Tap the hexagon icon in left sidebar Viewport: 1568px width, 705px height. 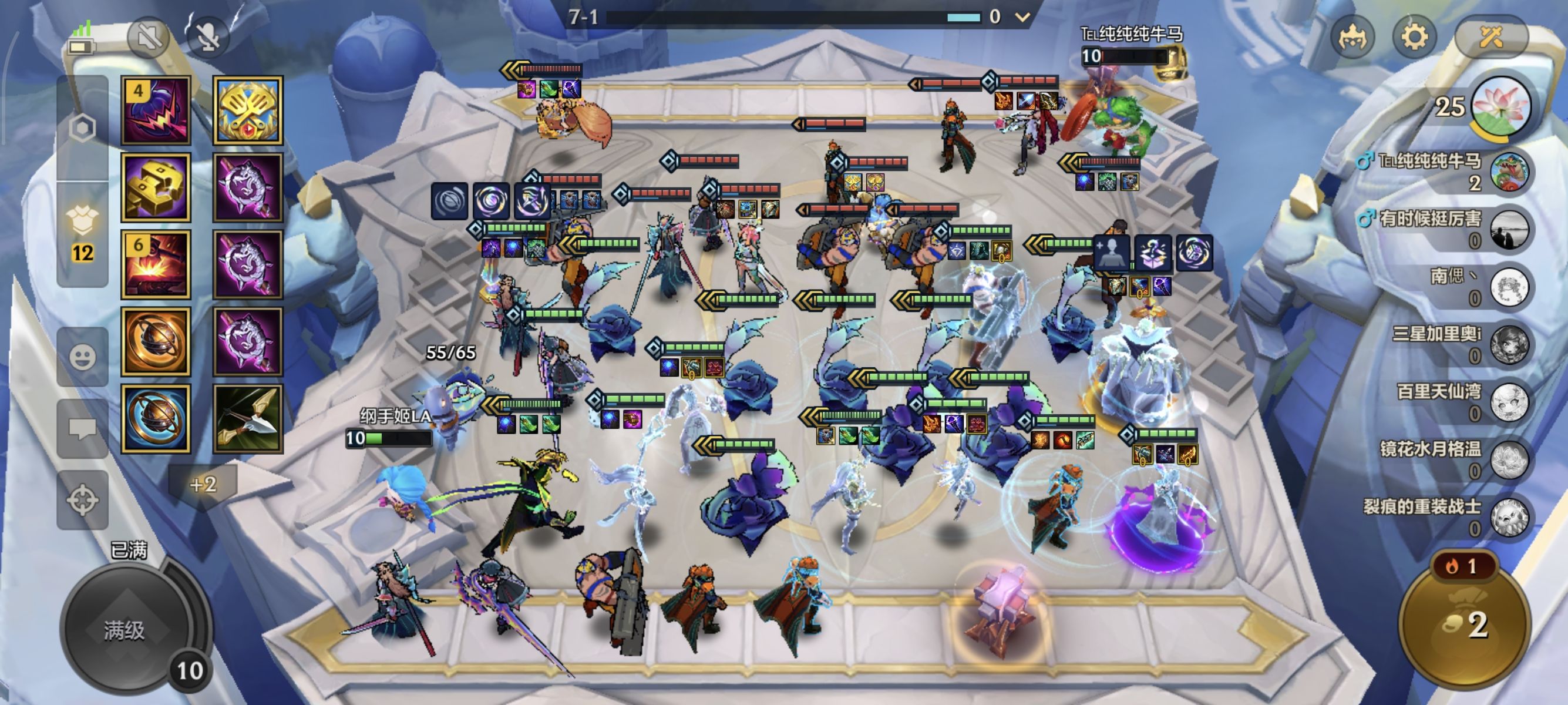point(82,129)
